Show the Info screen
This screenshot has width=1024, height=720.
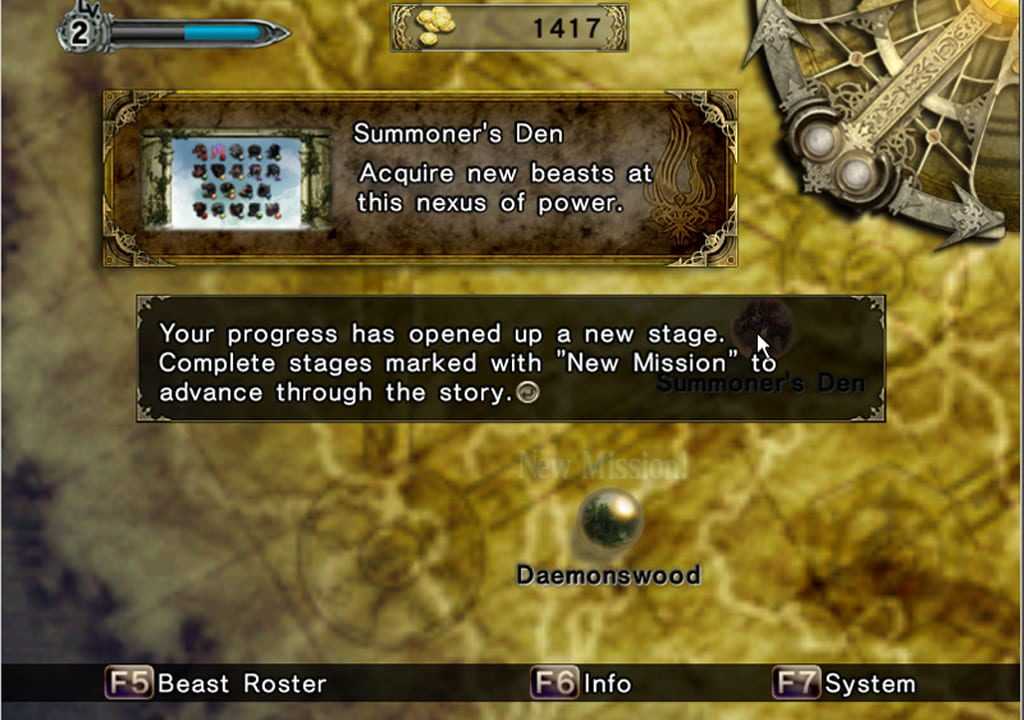[582, 684]
